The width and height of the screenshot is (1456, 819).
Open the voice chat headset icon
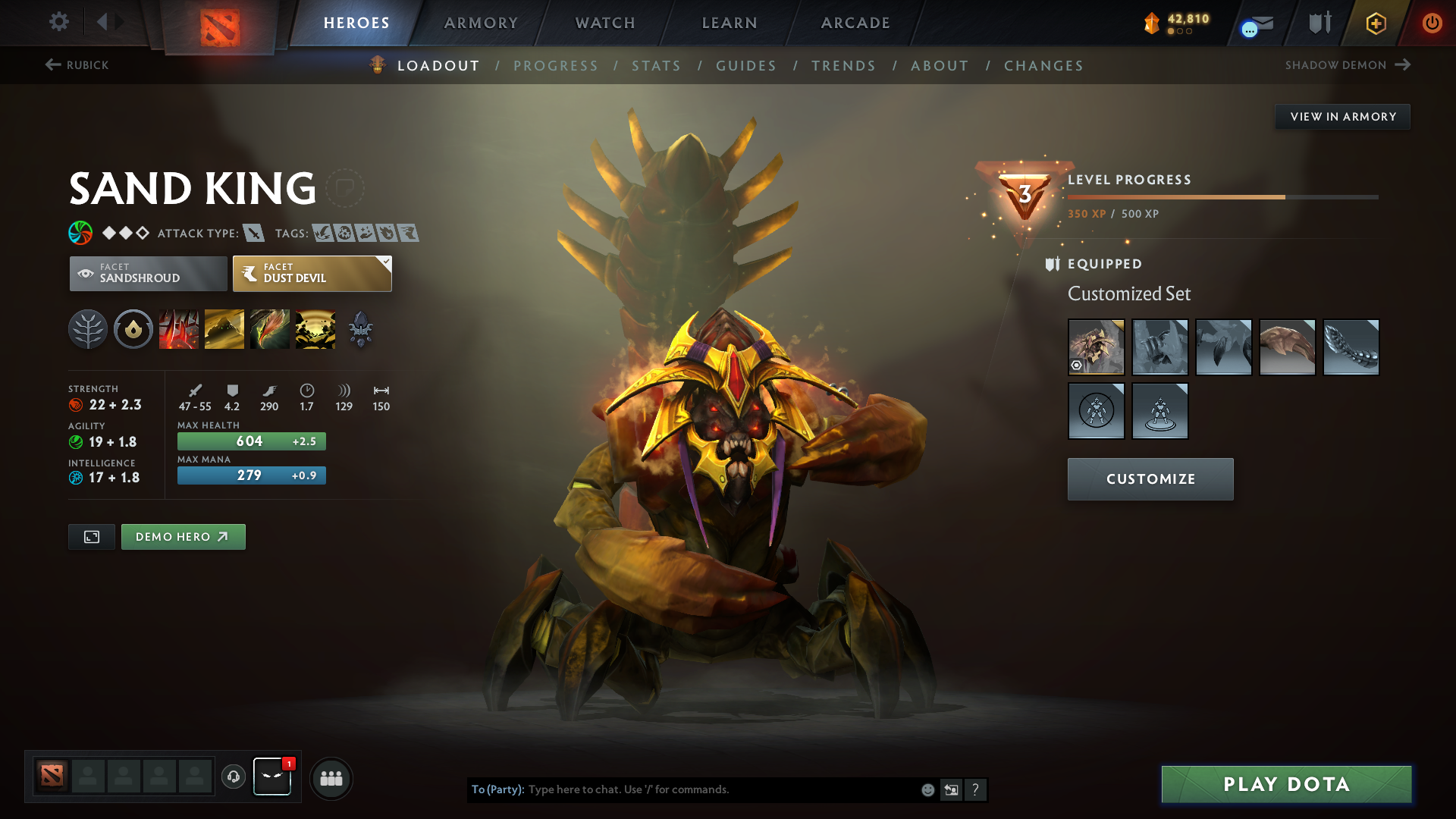coord(233,777)
